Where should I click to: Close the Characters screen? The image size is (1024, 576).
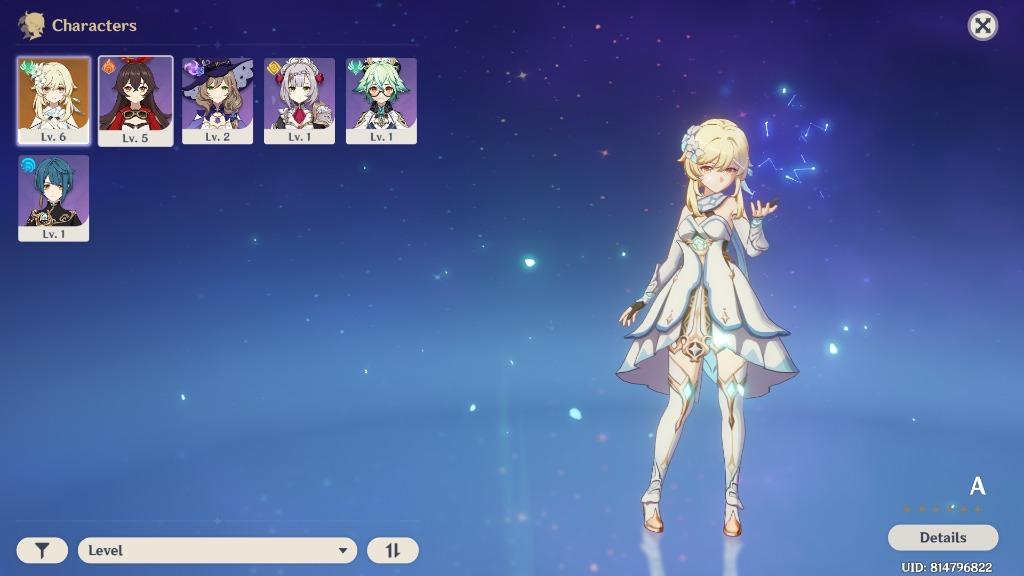click(983, 26)
